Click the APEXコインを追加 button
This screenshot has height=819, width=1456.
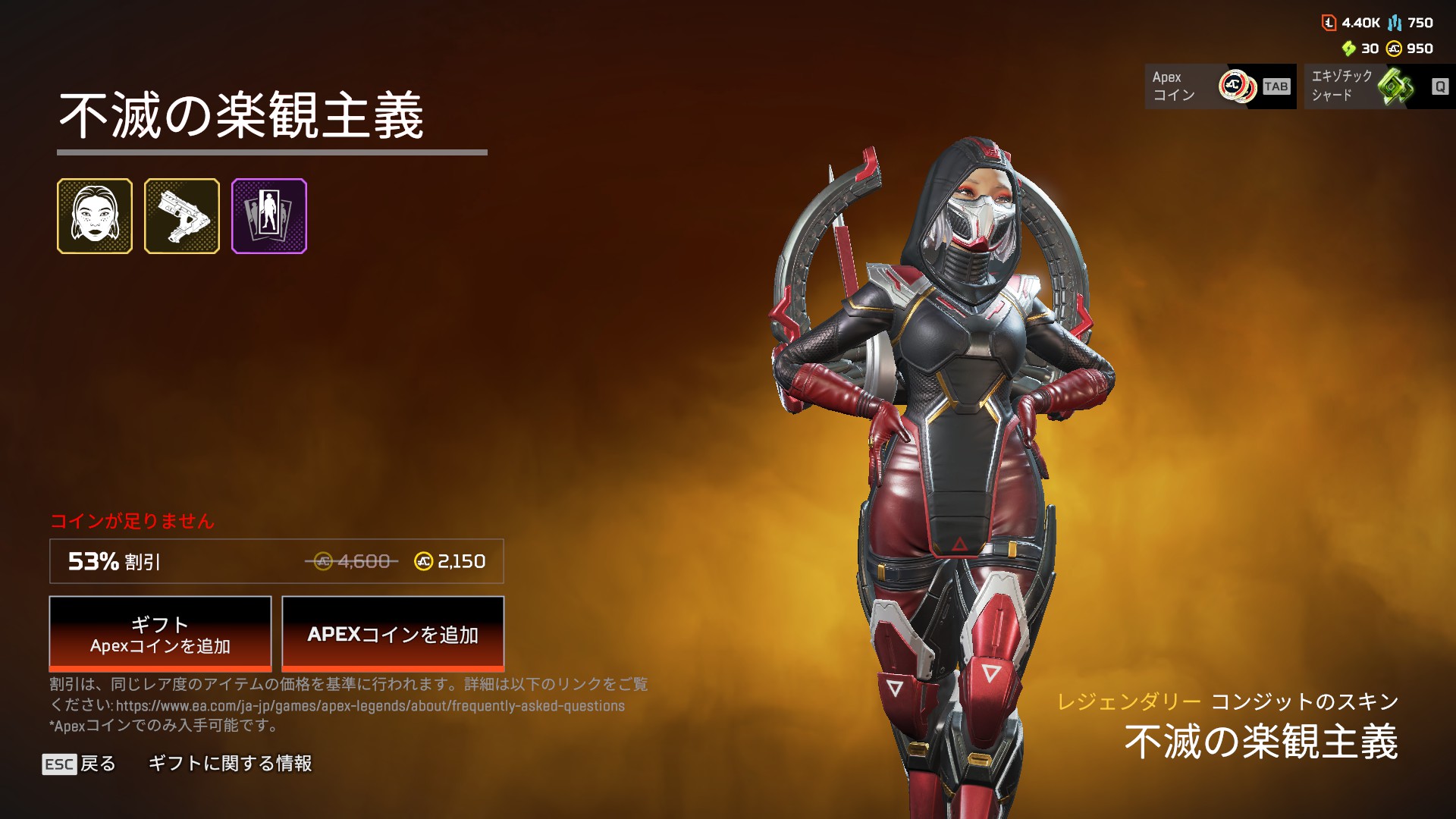tap(393, 634)
